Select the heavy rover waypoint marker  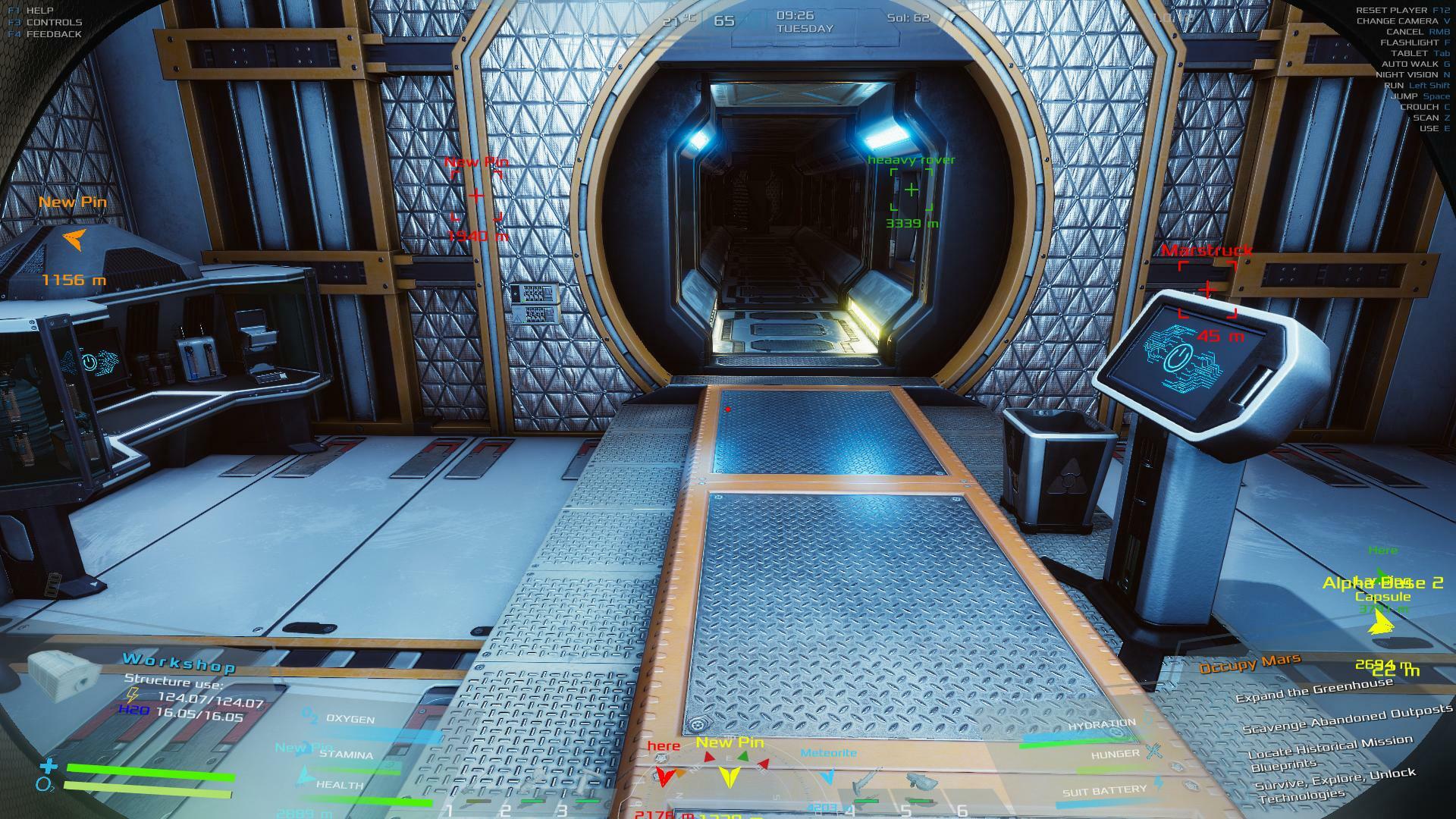[911, 190]
